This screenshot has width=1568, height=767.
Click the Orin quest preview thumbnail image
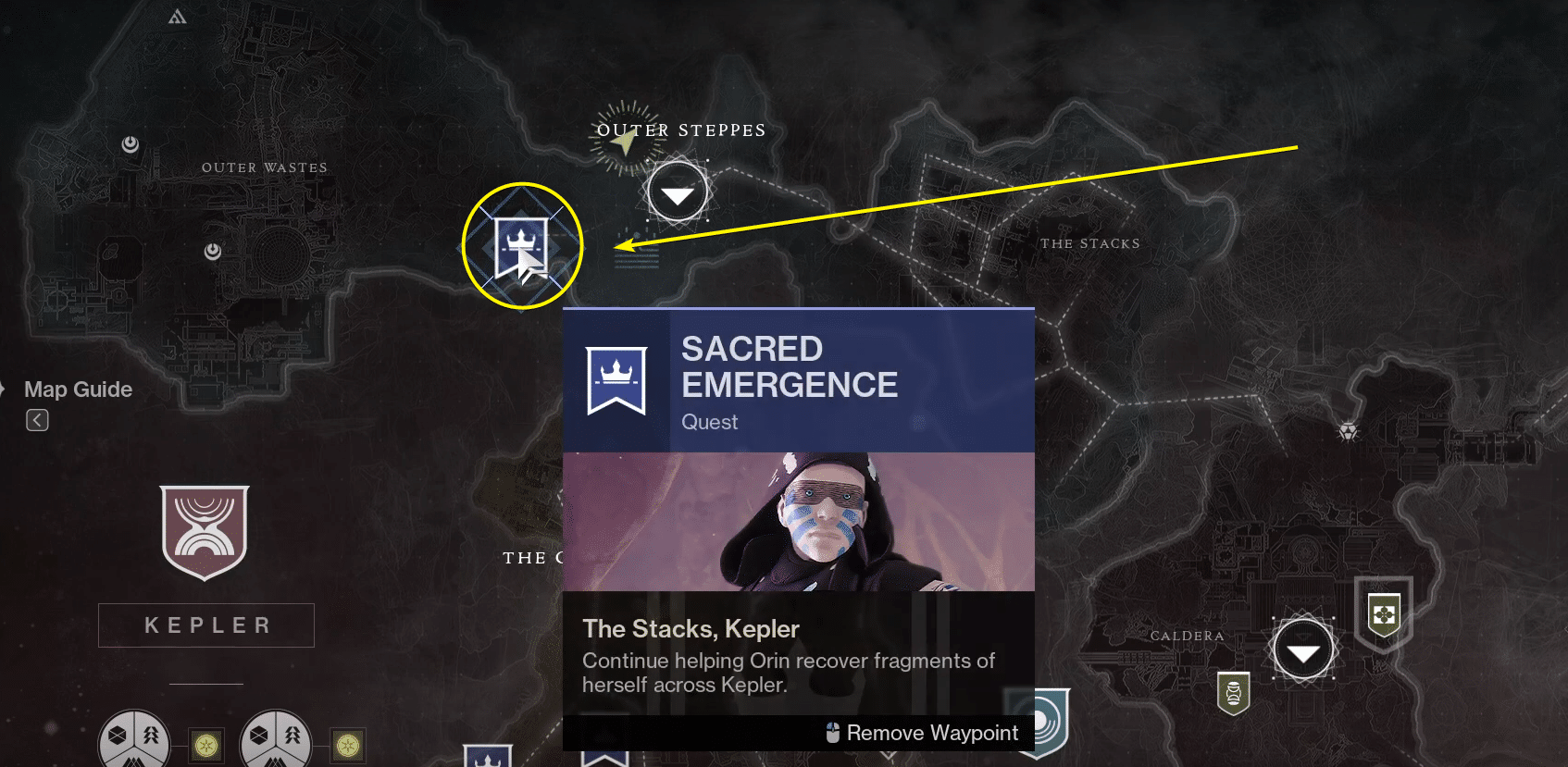[x=798, y=520]
